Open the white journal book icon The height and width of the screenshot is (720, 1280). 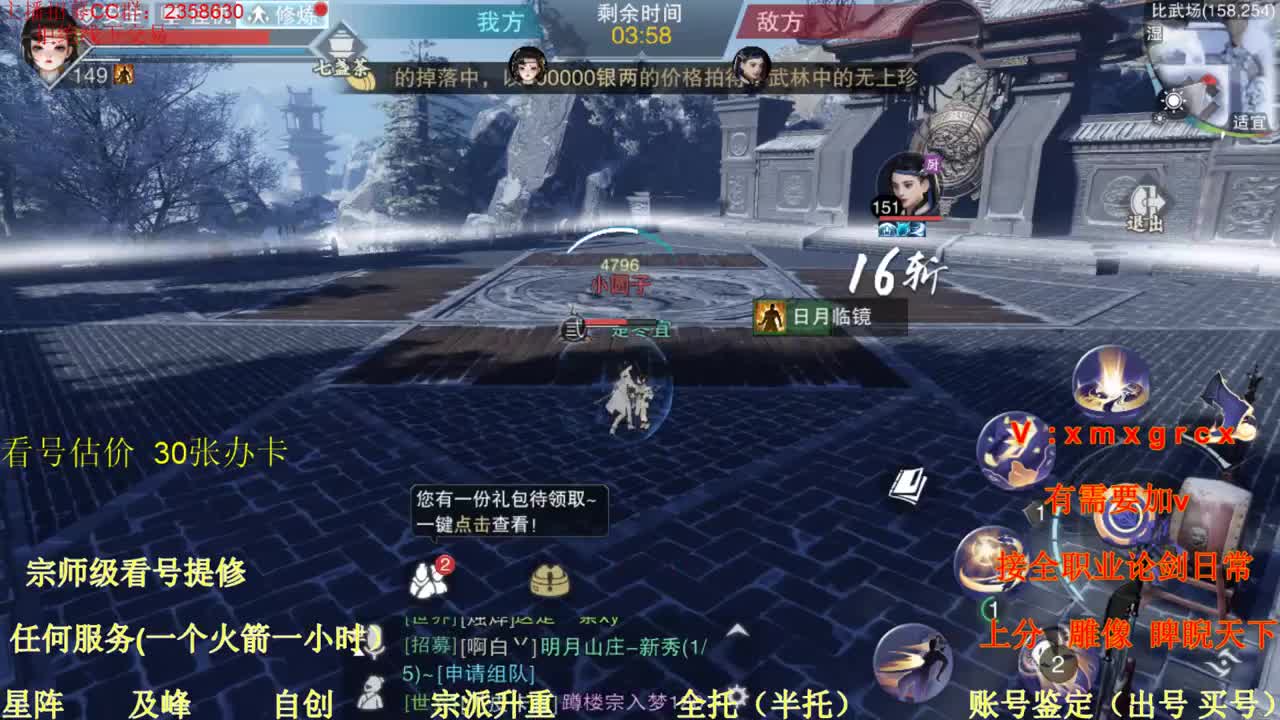coord(910,483)
